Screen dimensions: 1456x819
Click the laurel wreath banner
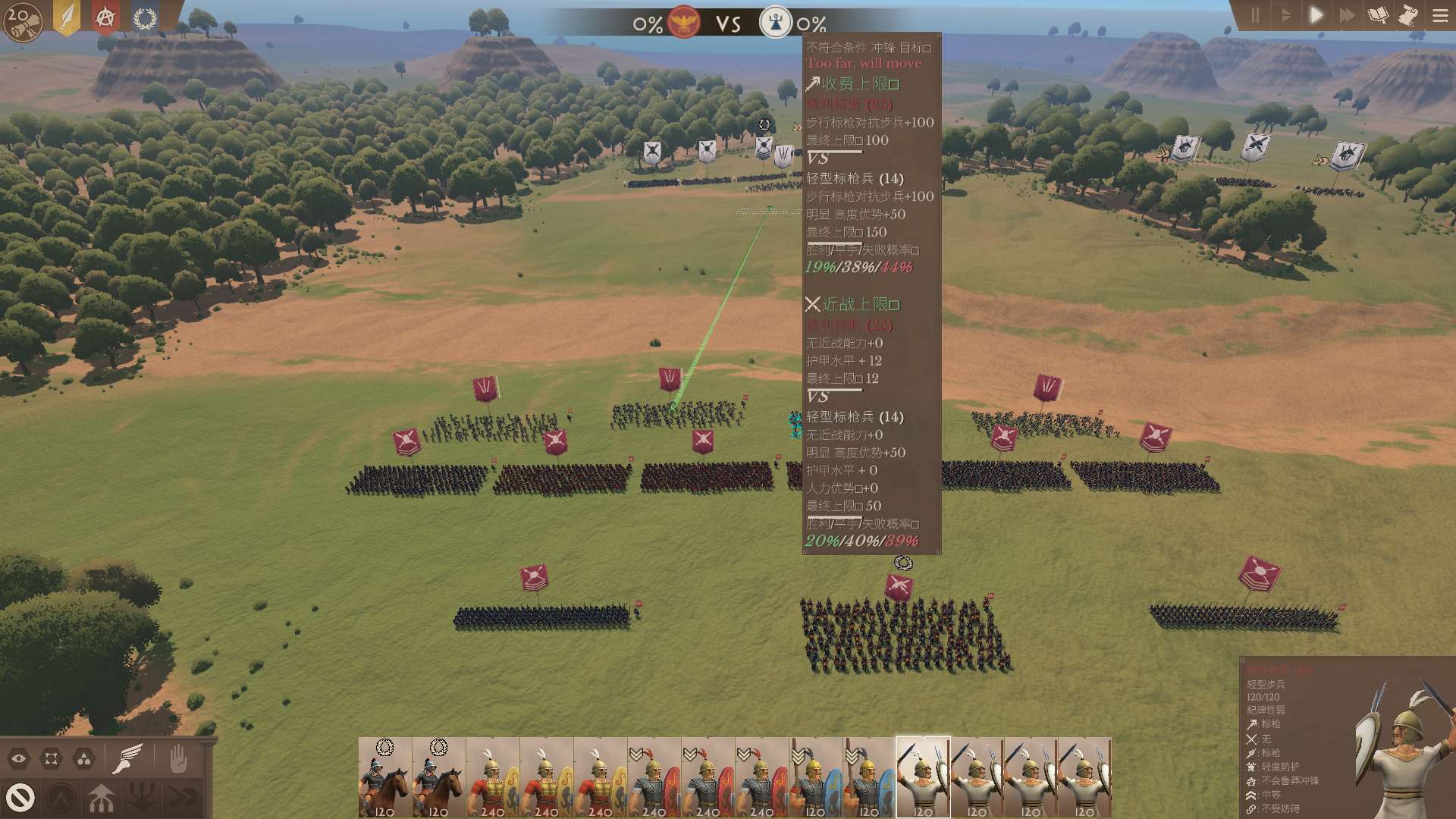pos(145,17)
